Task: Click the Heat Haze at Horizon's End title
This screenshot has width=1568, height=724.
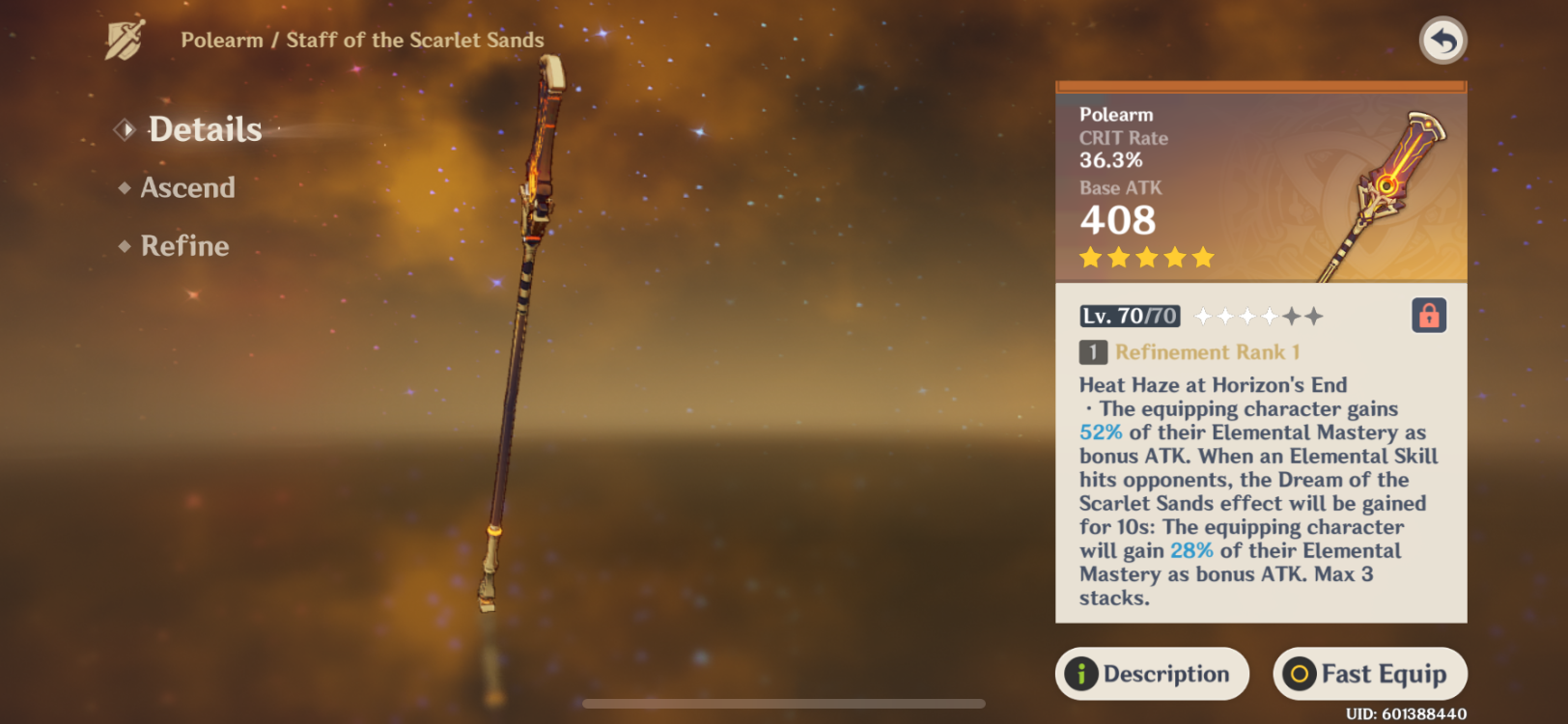Action: coord(1213,384)
